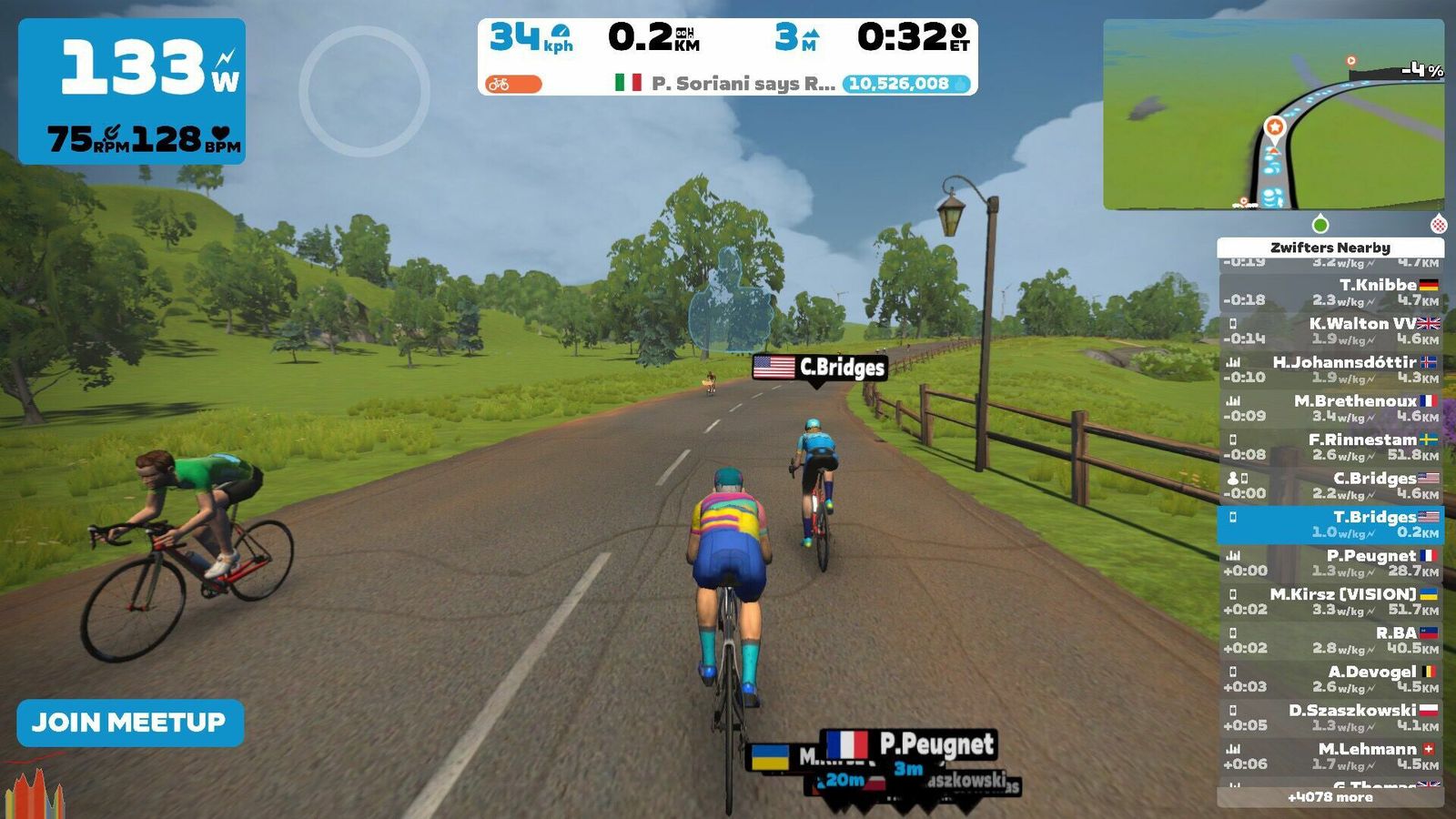Choose M.Kirsz (VISION) rider row
1456x819 pixels.
[1330, 602]
